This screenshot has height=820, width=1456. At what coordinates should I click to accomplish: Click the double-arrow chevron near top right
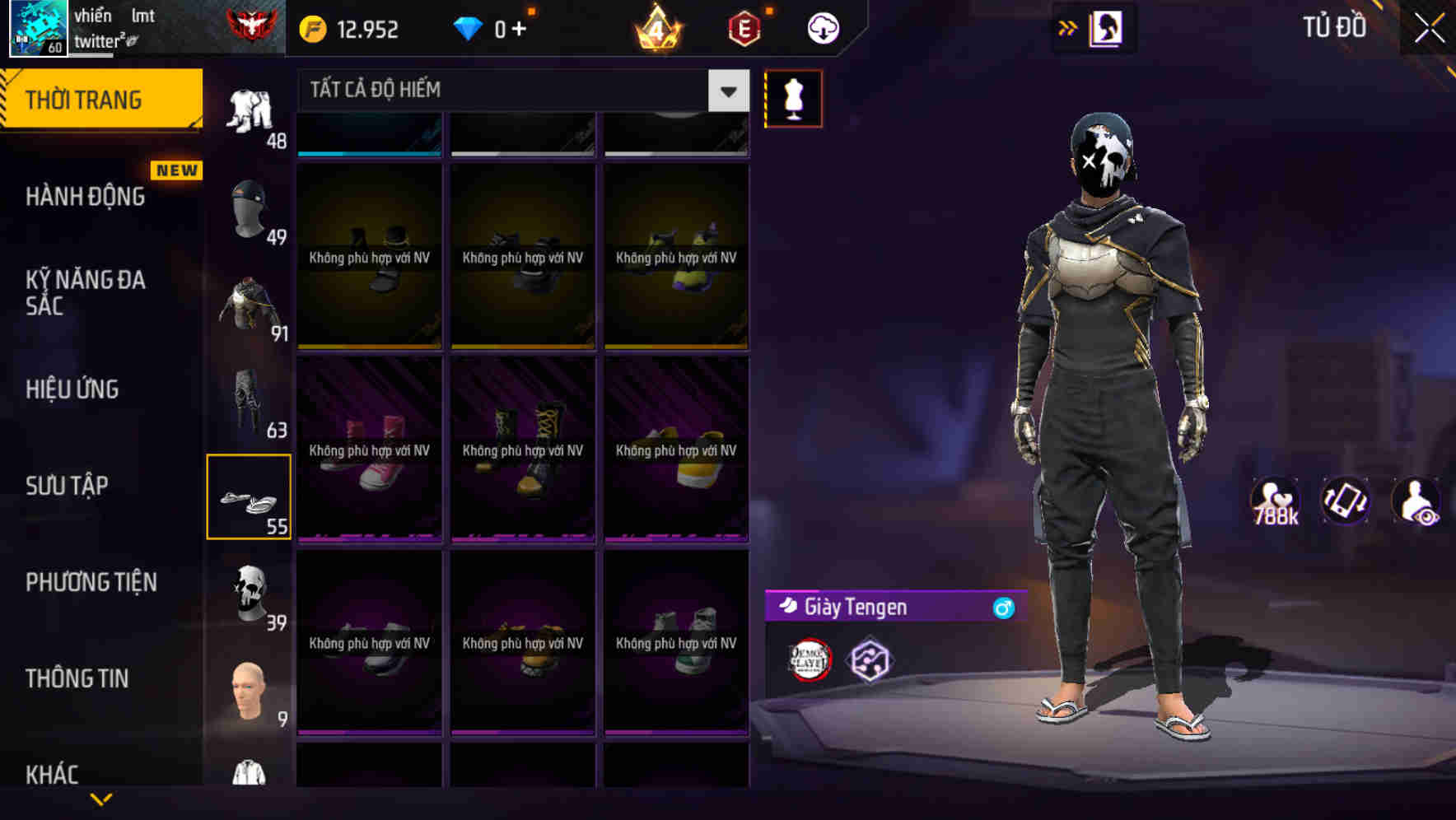[1068, 27]
